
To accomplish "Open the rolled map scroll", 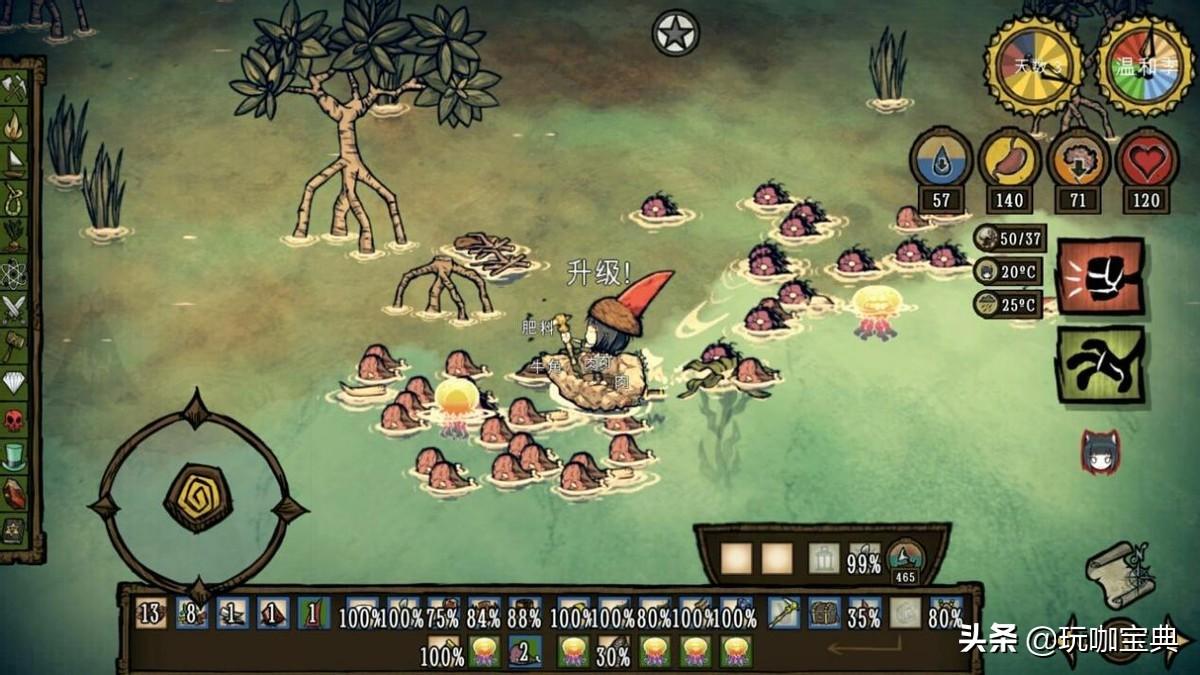I will pyautogui.click(x=1120, y=572).
